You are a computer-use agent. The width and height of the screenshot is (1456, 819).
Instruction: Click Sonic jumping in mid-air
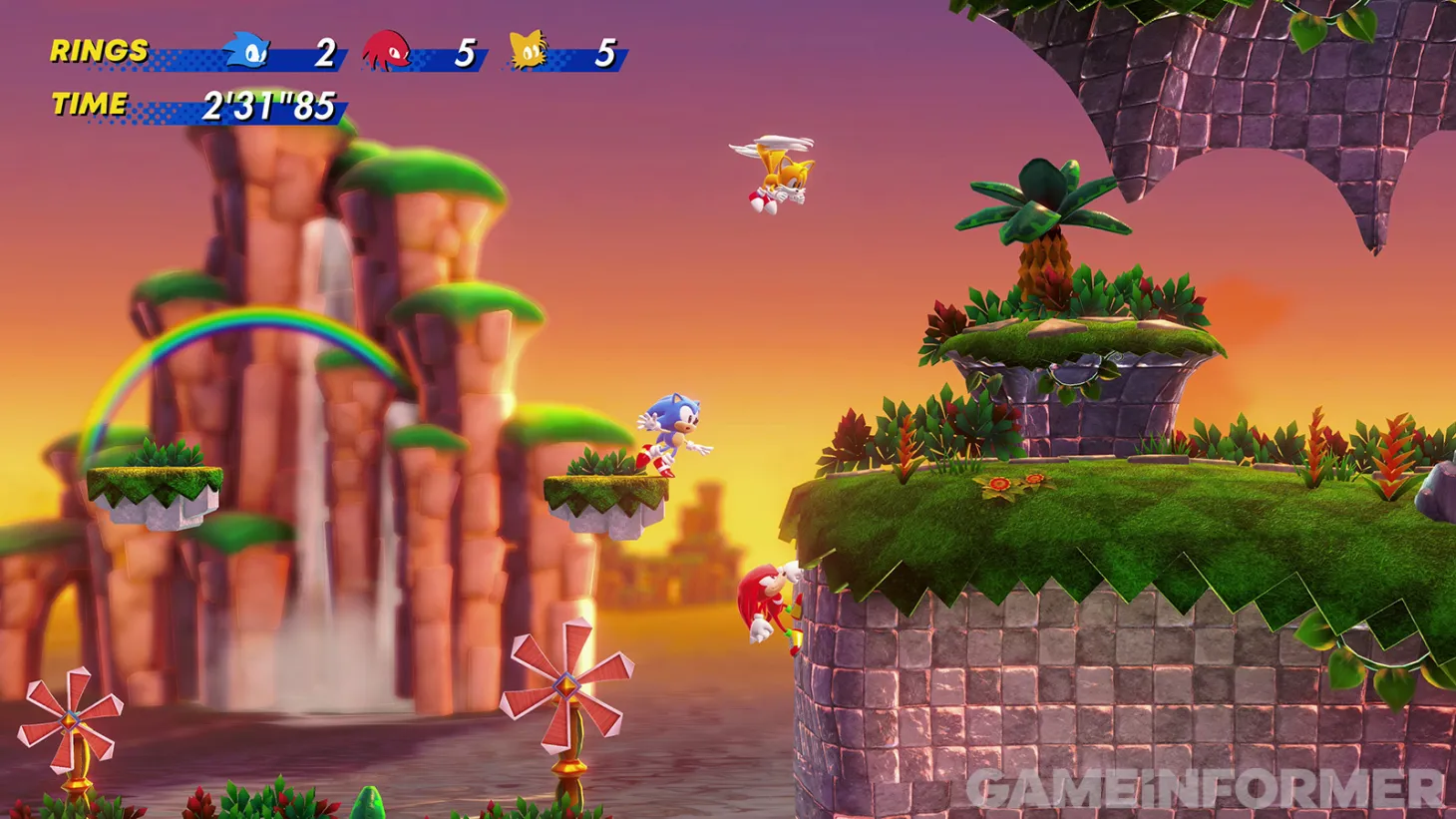669,429
